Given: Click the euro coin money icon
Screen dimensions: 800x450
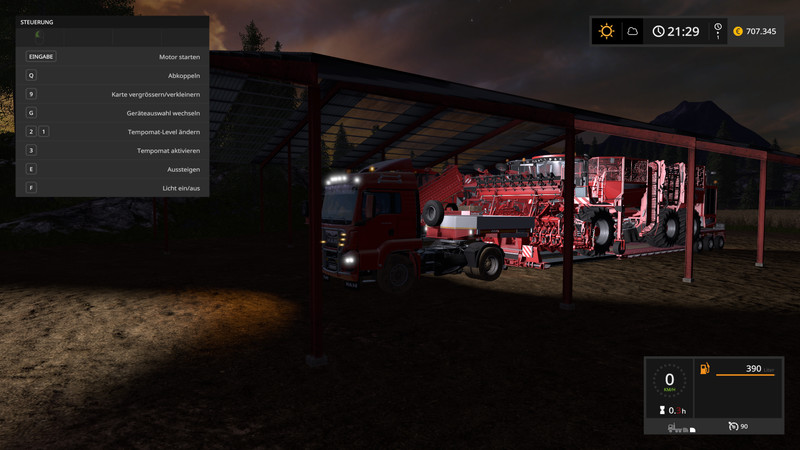Looking at the screenshot, I should 738,31.
